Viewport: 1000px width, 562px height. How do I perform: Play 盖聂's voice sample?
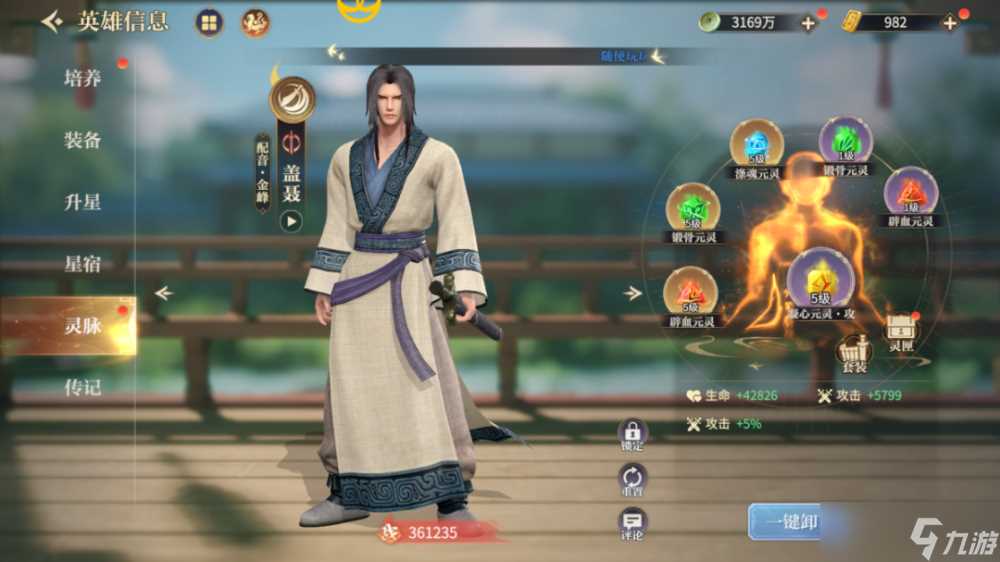pos(291,221)
